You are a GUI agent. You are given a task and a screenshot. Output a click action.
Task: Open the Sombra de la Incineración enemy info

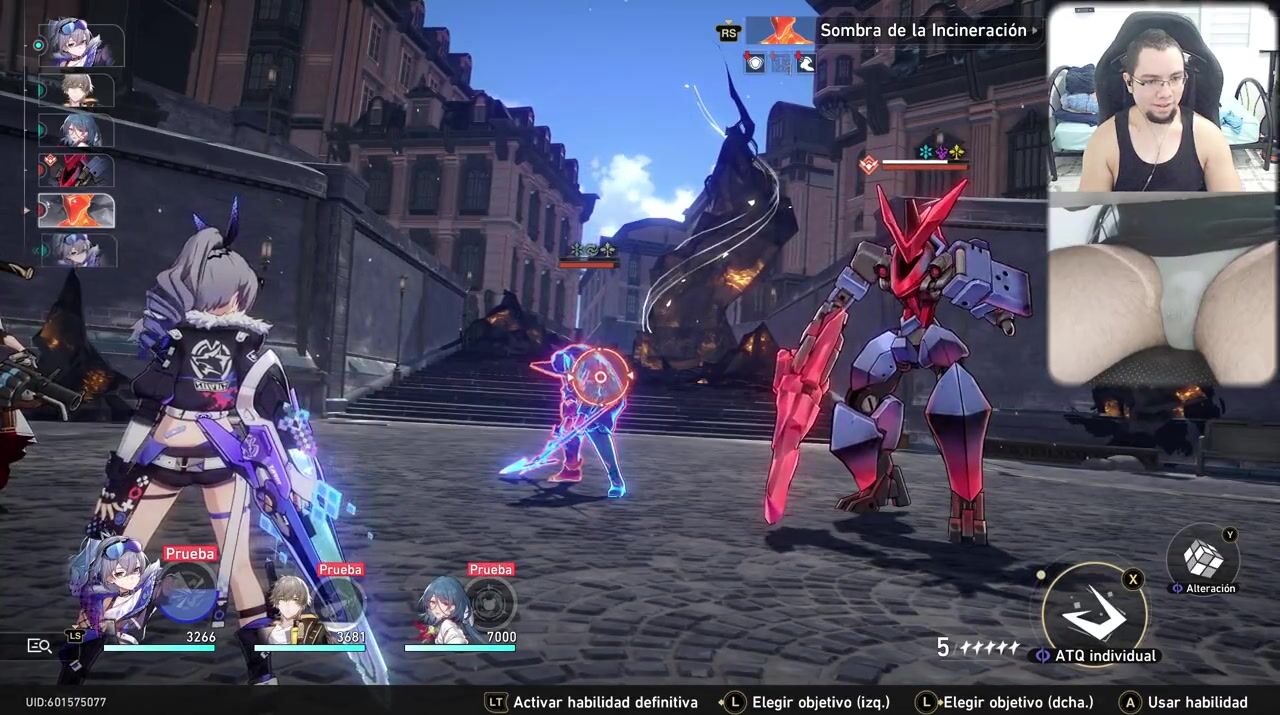pyautogui.click(x=922, y=30)
